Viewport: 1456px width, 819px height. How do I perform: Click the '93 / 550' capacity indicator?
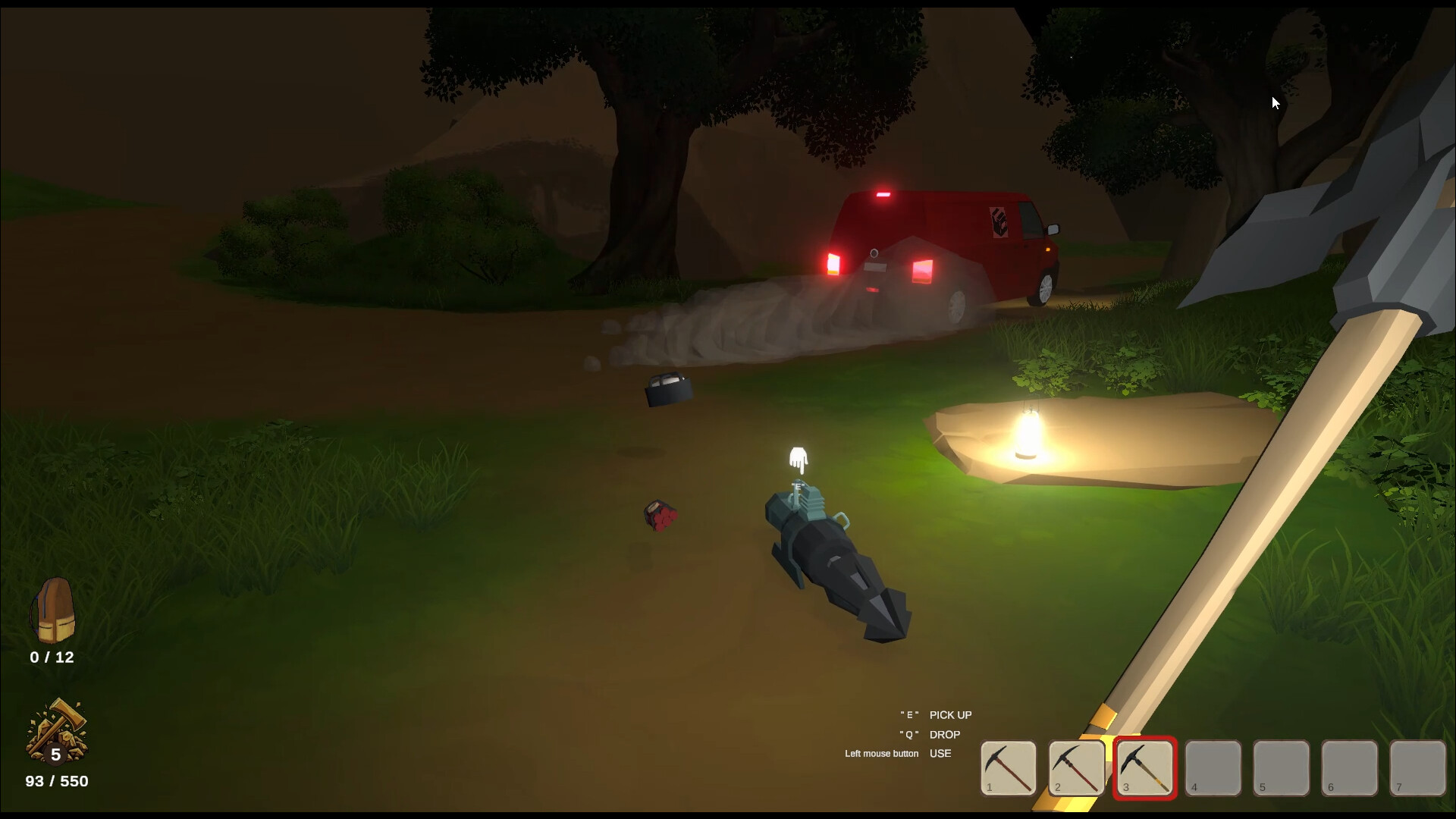pos(56,781)
